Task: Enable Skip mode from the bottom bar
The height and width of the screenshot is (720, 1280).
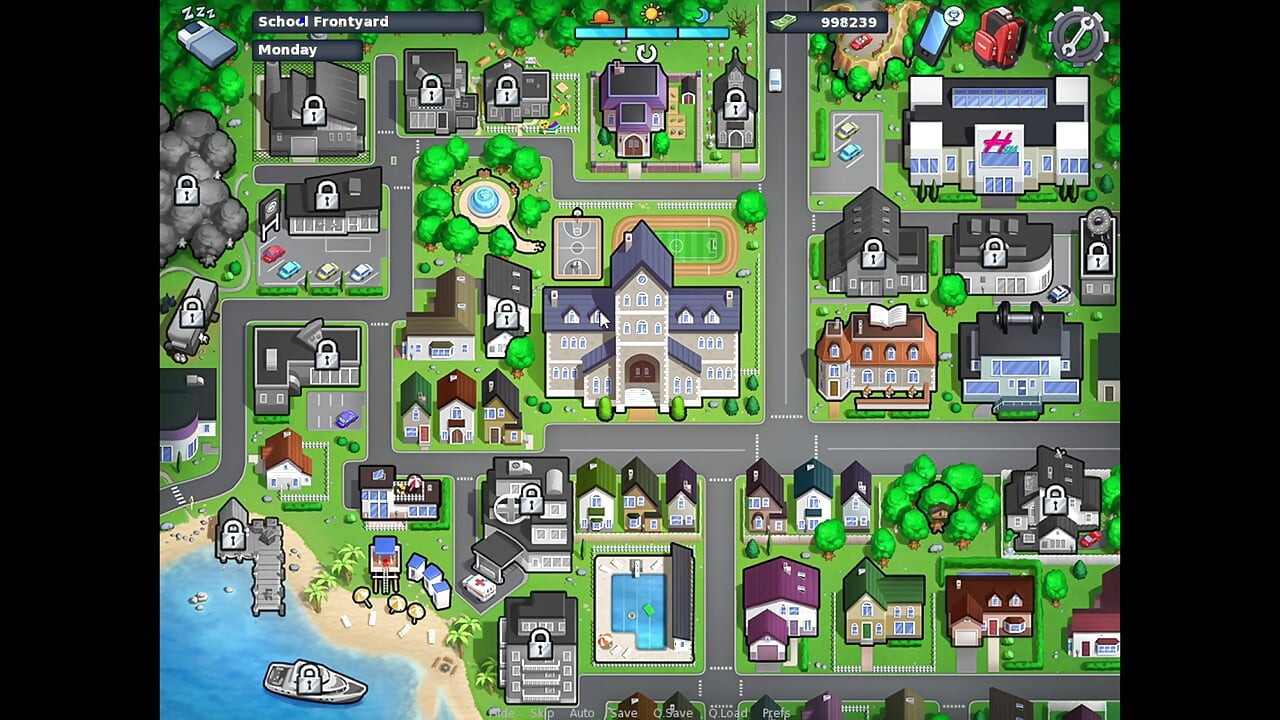Action: (543, 712)
